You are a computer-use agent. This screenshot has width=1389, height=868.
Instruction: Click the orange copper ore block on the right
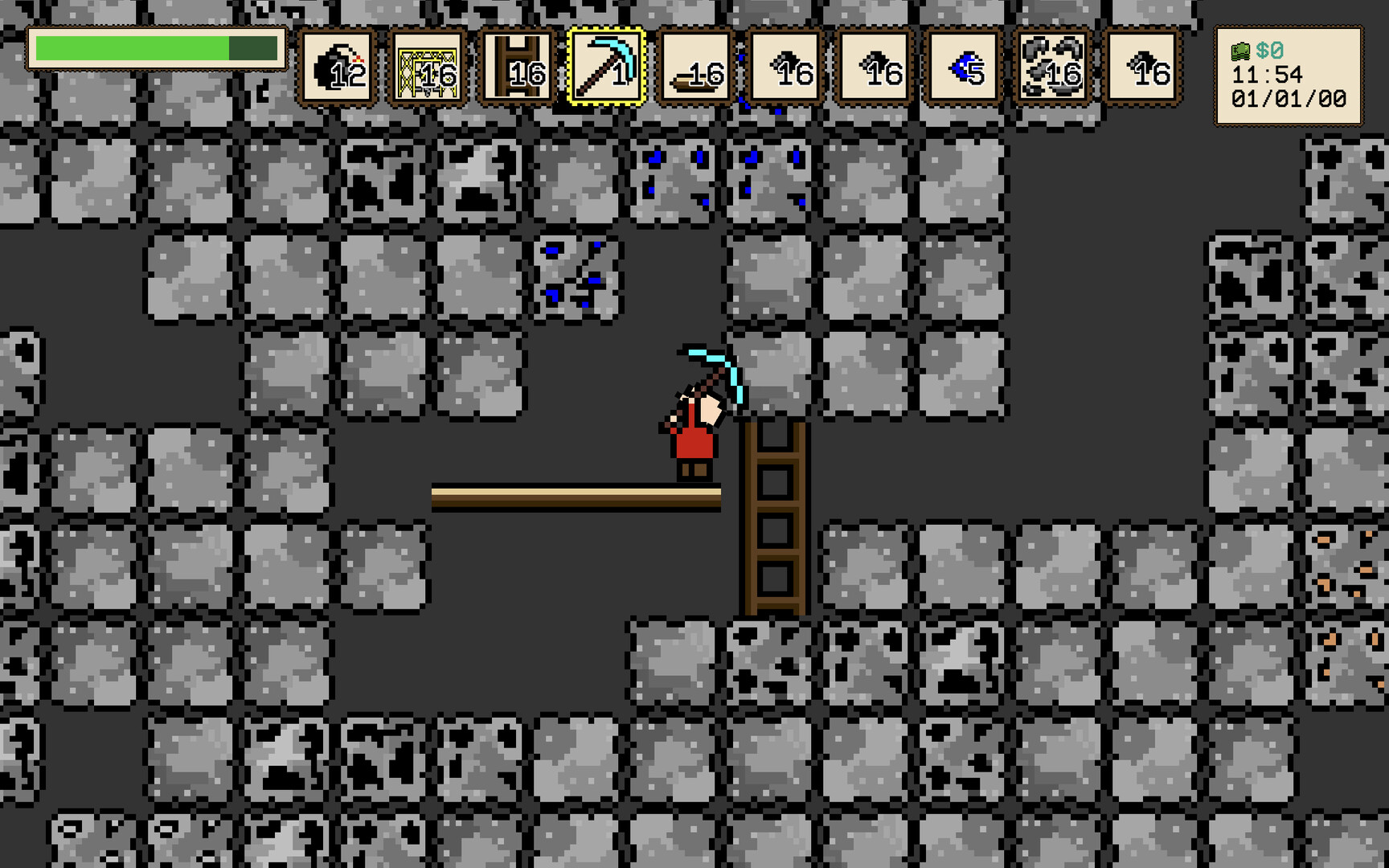pos(1346,563)
